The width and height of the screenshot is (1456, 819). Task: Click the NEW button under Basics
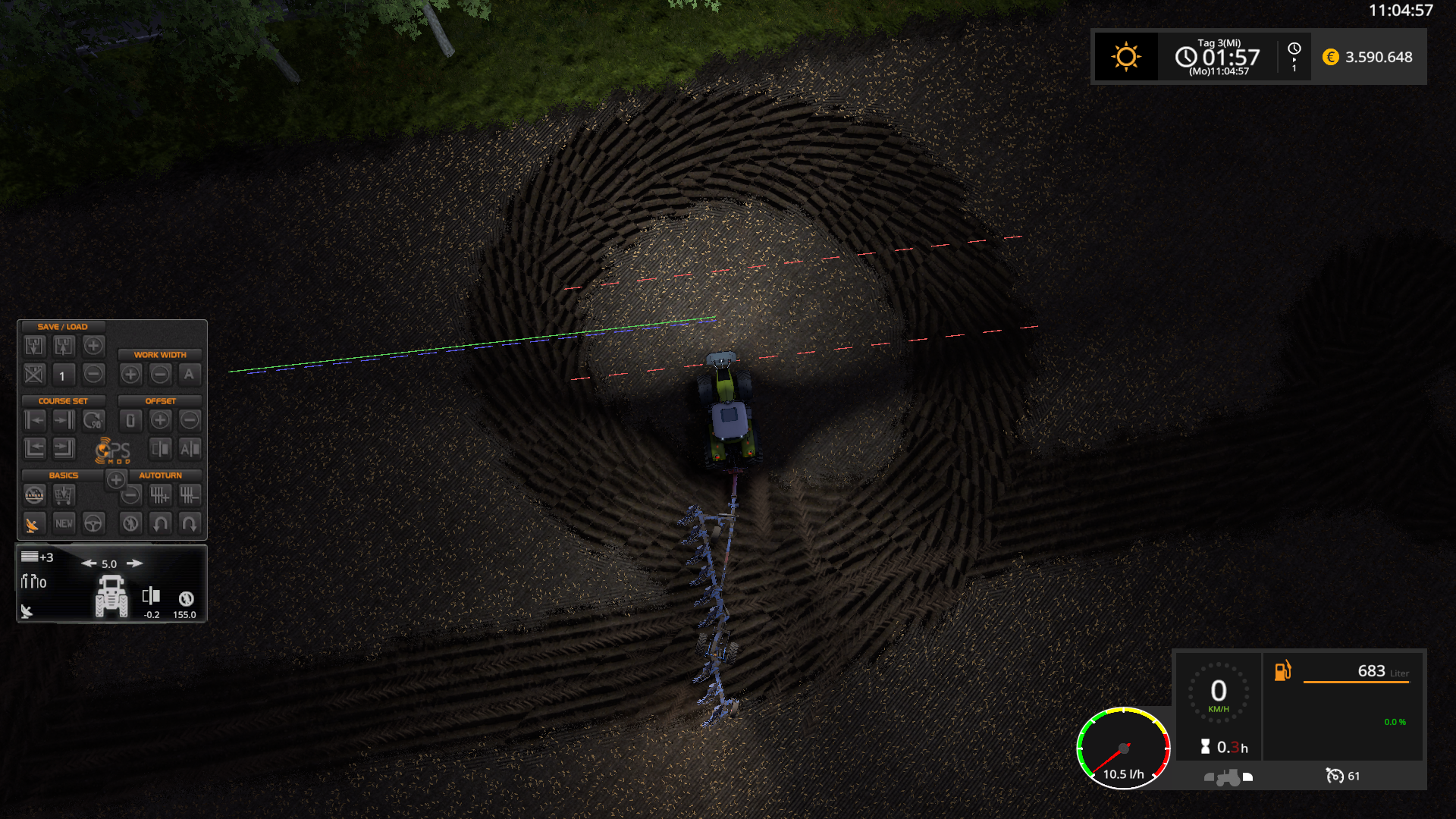coord(64,523)
